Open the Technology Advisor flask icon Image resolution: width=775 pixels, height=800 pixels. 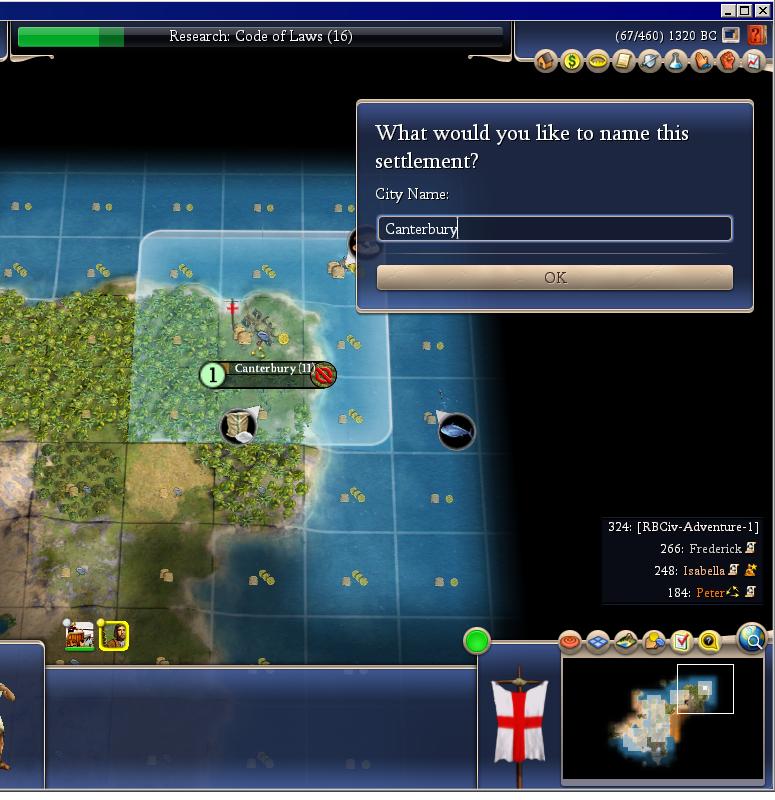coord(676,62)
